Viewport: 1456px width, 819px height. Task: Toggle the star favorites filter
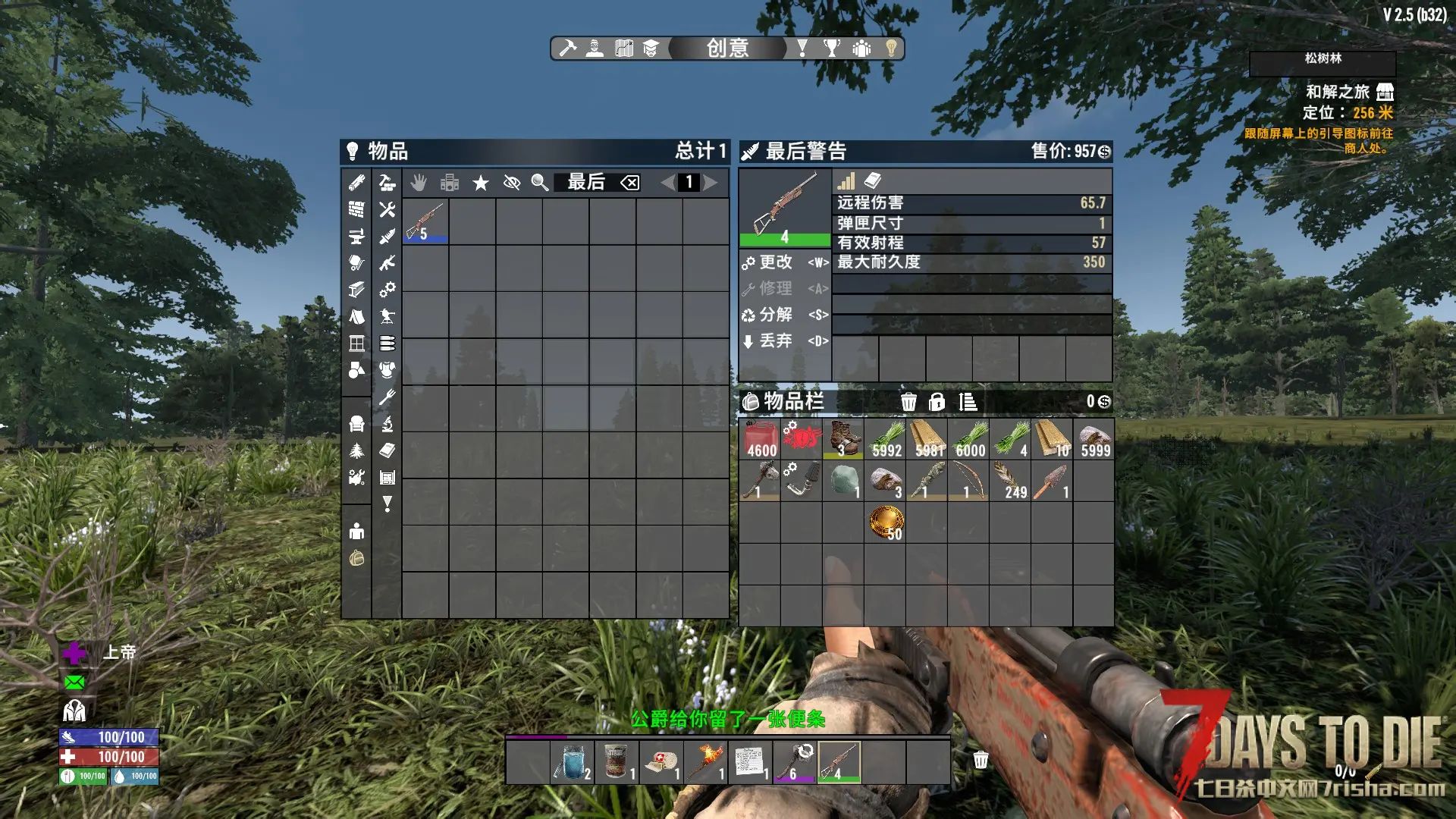click(x=481, y=183)
